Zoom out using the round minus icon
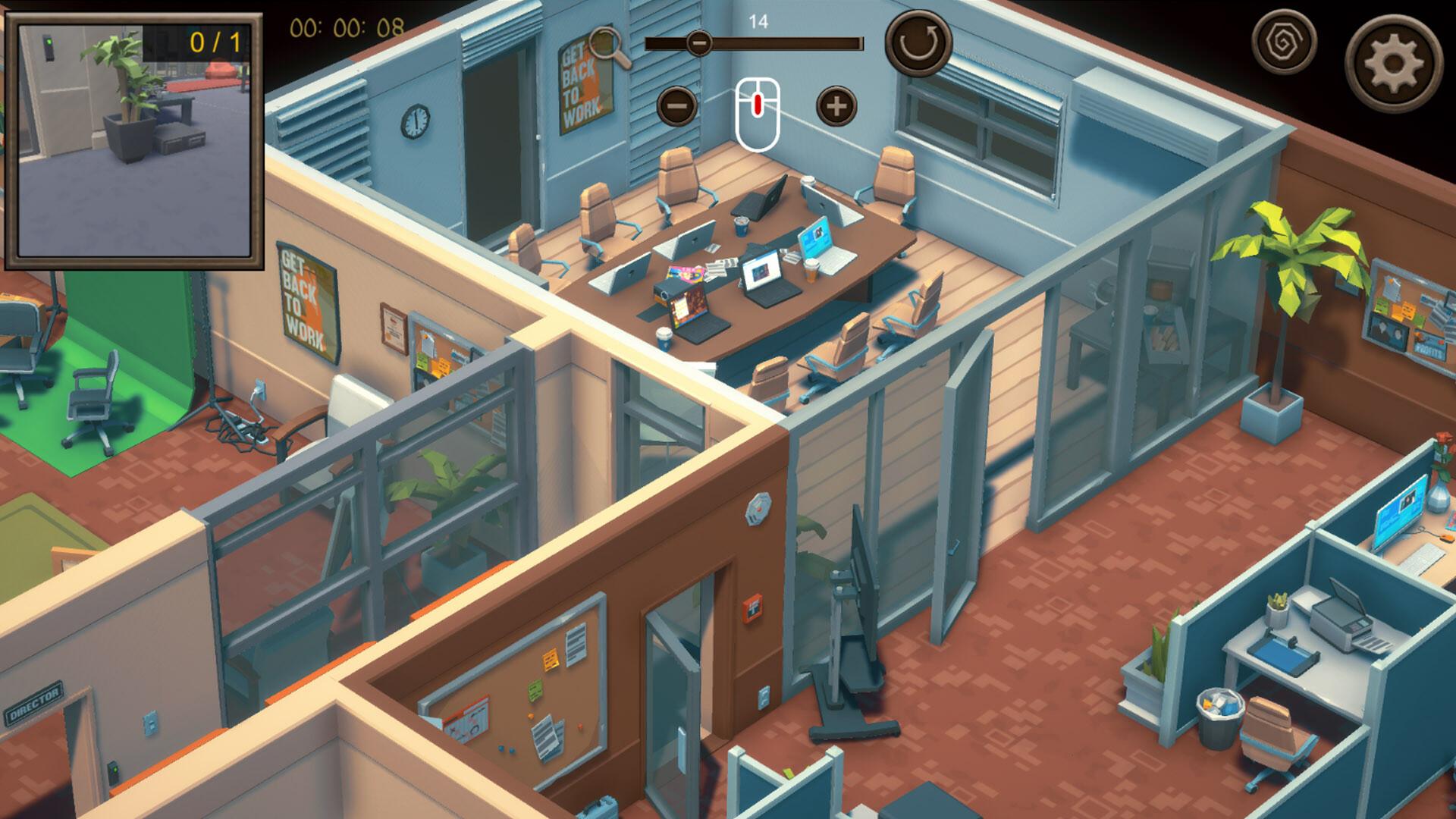Image resolution: width=1456 pixels, height=819 pixels. click(x=677, y=107)
